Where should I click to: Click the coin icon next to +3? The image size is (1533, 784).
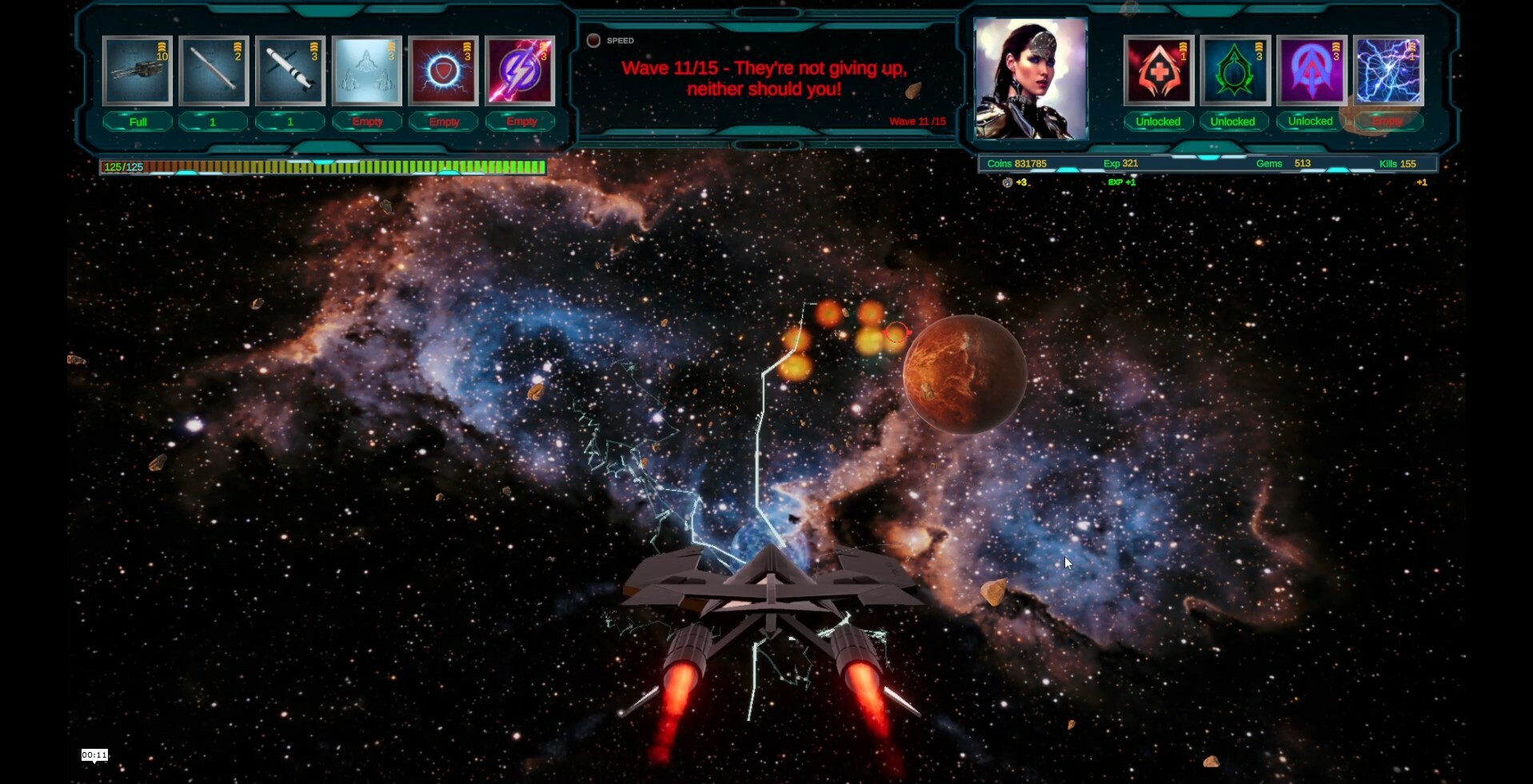click(x=1007, y=182)
